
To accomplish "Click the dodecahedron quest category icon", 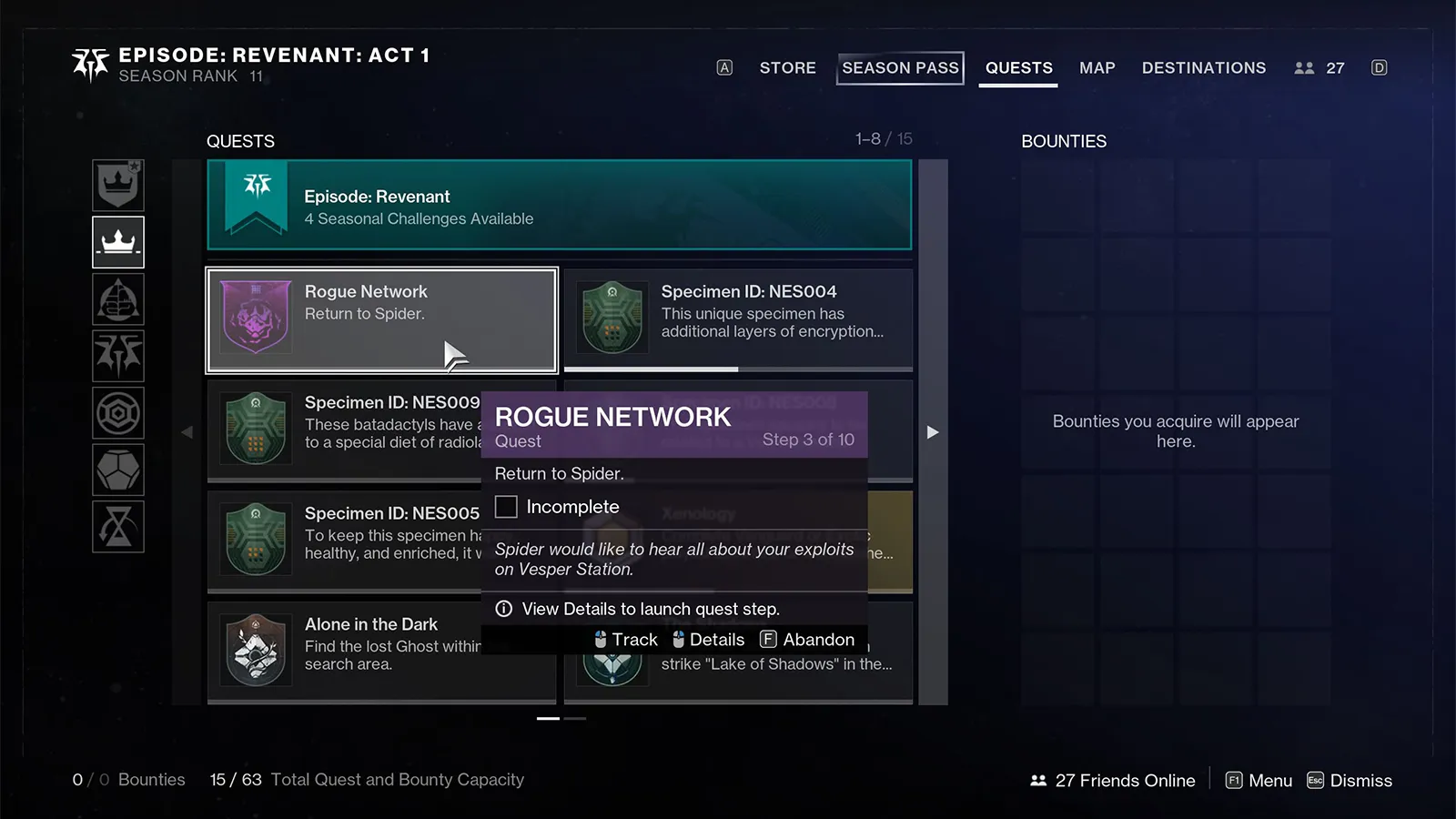I will point(118,470).
